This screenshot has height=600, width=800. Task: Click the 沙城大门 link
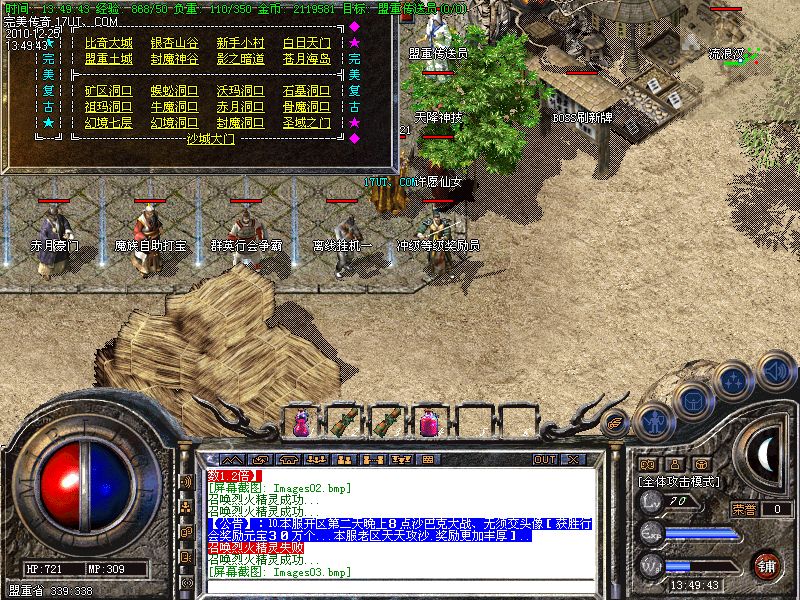point(210,140)
